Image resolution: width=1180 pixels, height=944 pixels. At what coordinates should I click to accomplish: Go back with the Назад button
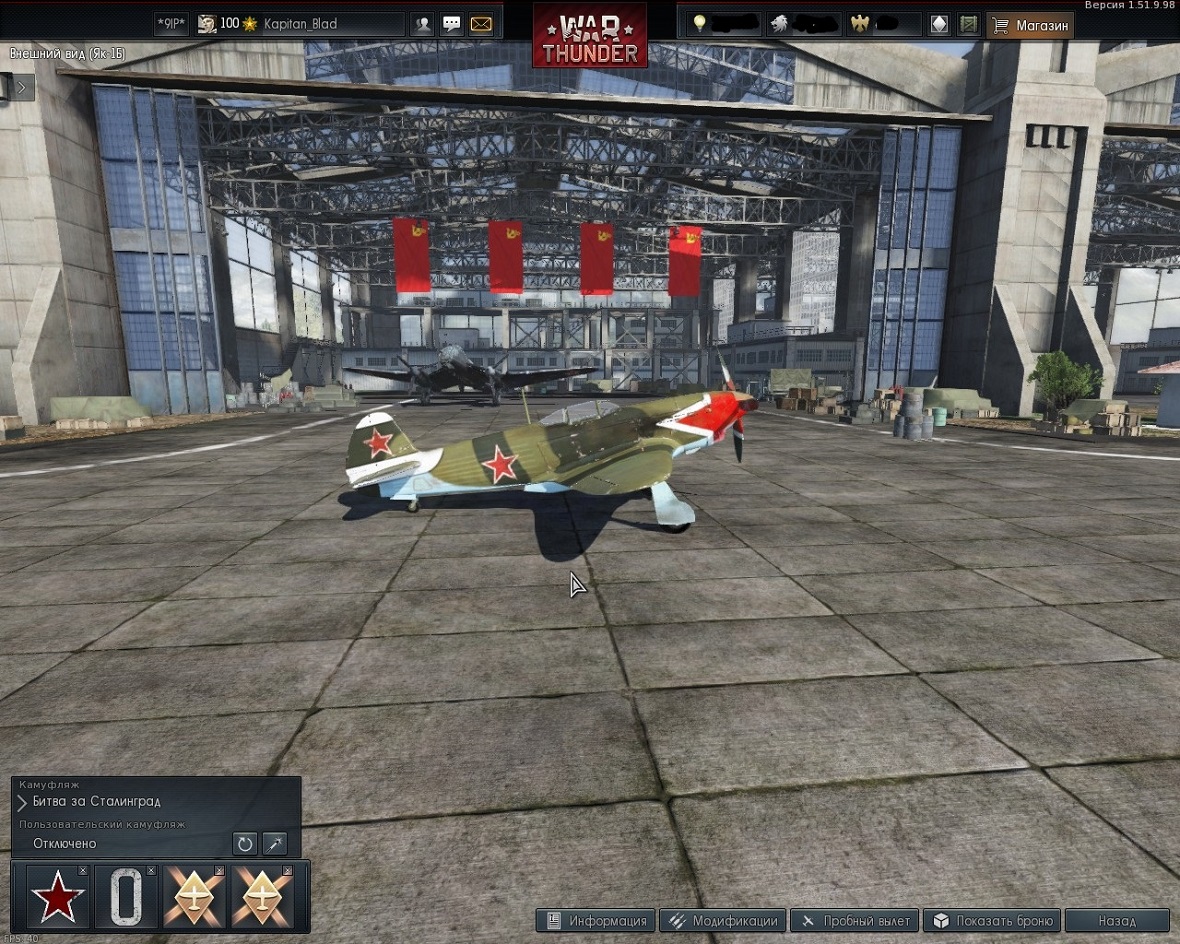coord(1116,921)
